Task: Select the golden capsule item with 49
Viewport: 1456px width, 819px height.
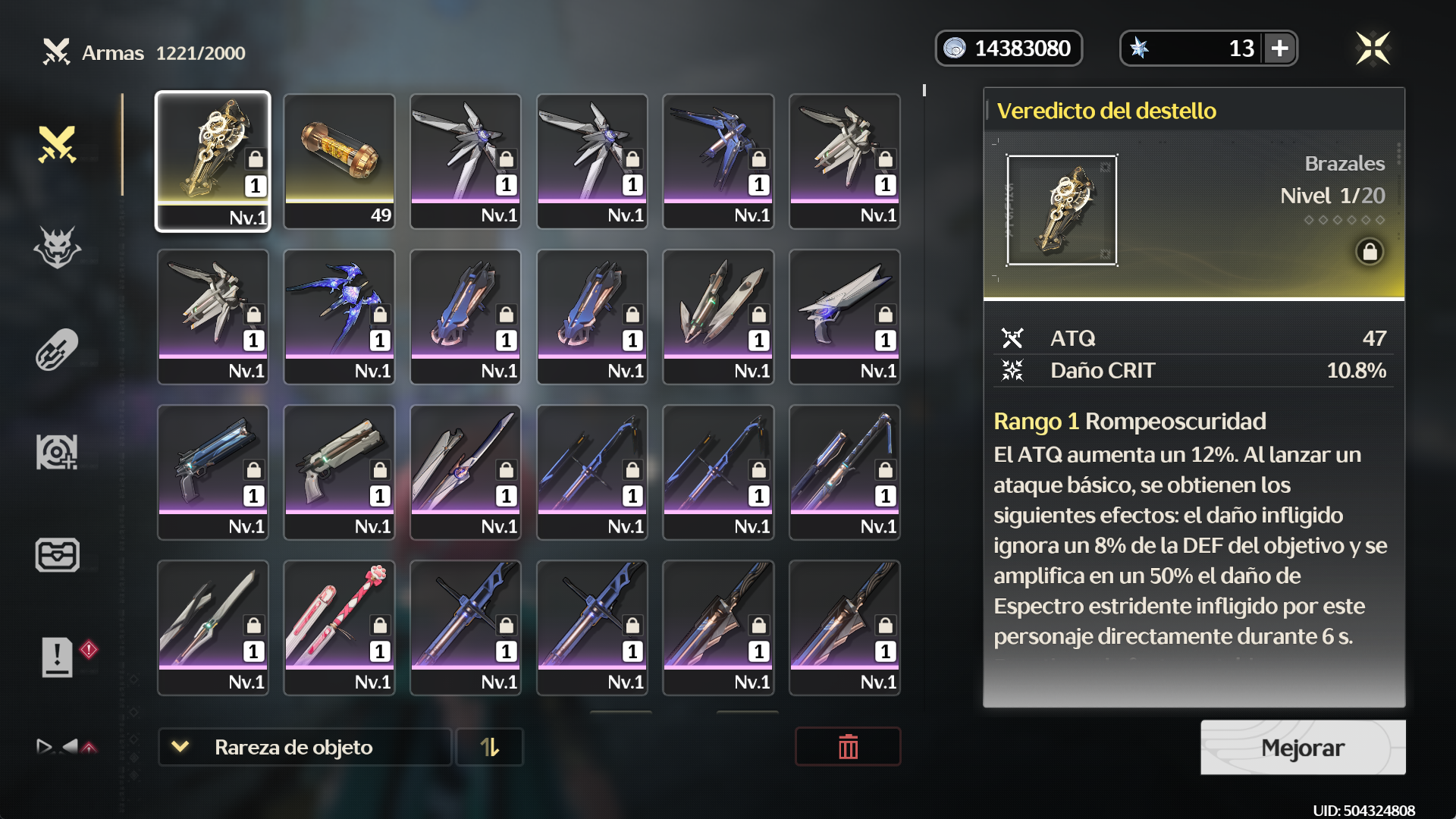Action: coord(339,161)
